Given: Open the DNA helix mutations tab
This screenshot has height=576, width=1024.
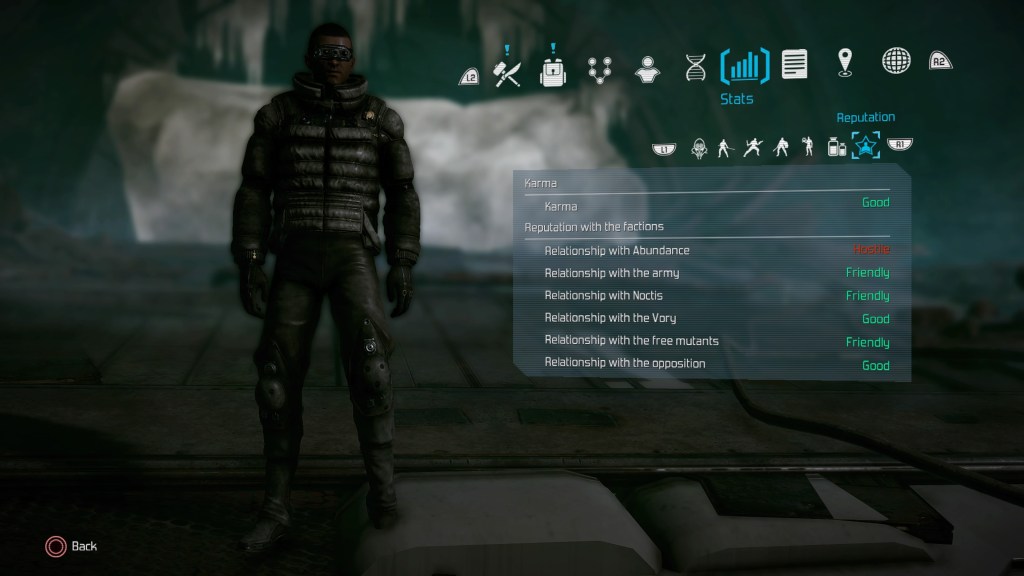Looking at the screenshot, I should [696, 67].
